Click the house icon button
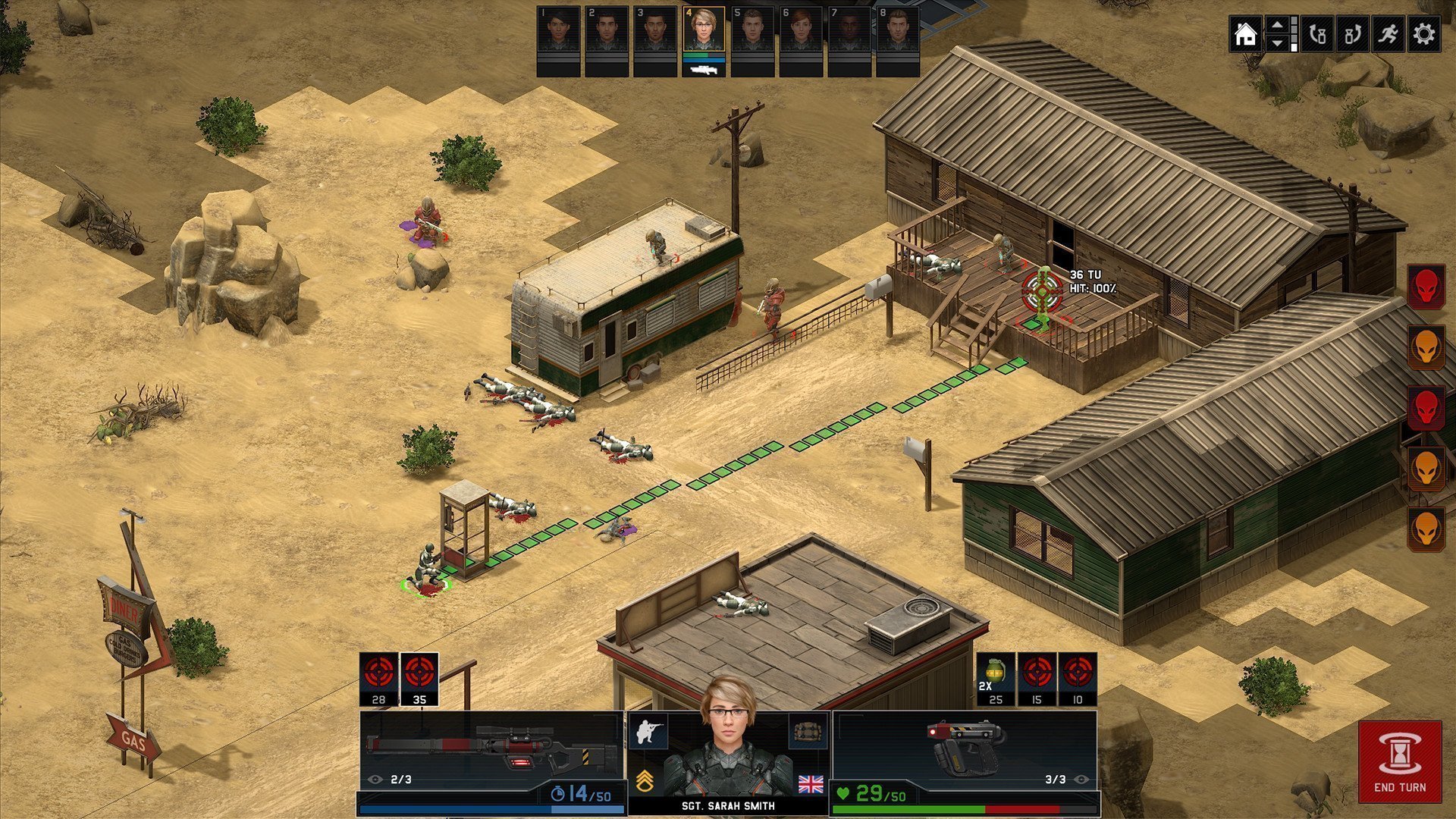The image size is (1456, 819). pos(1245,35)
